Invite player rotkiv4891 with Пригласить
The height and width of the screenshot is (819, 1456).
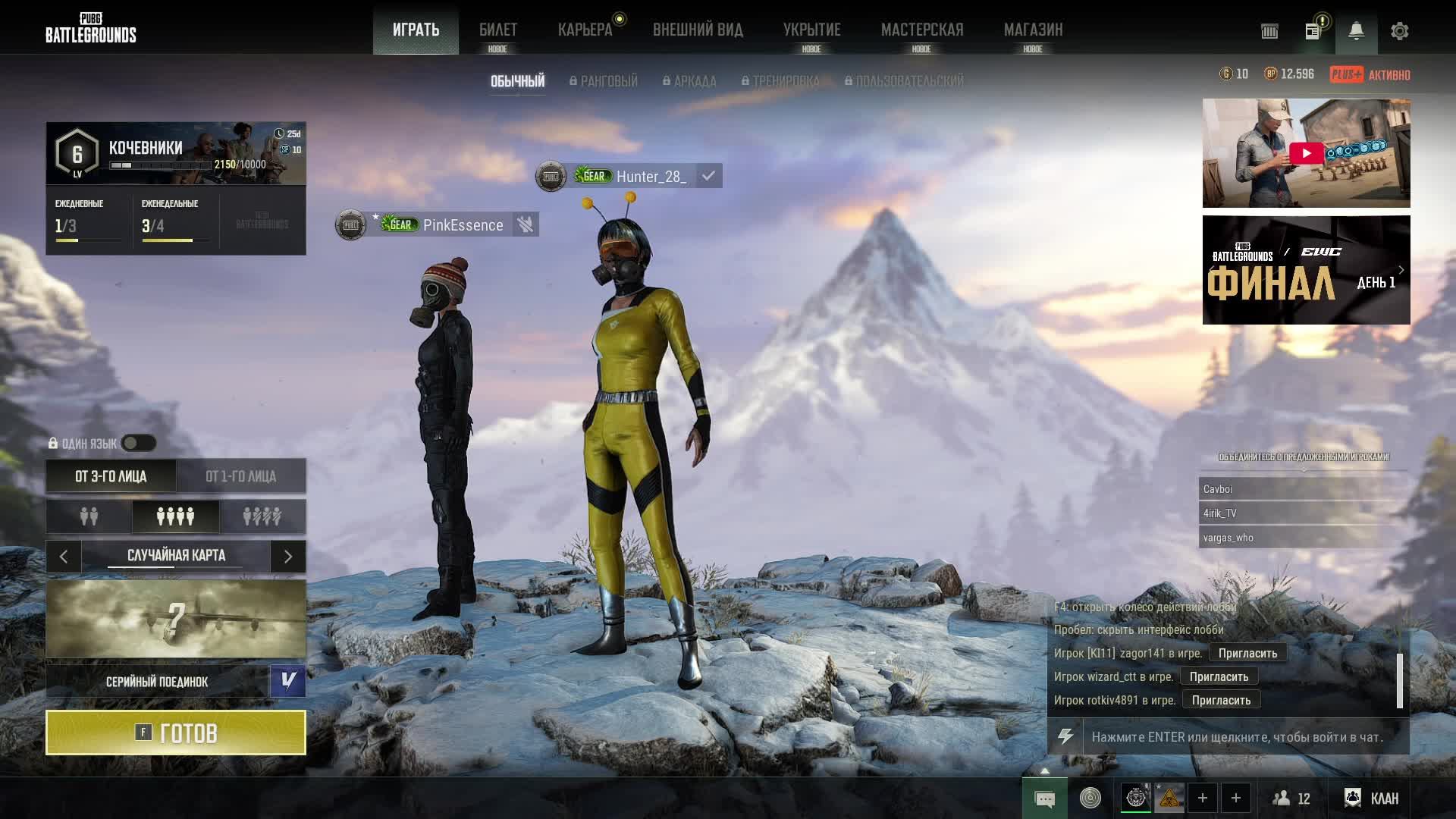click(x=1221, y=700)
